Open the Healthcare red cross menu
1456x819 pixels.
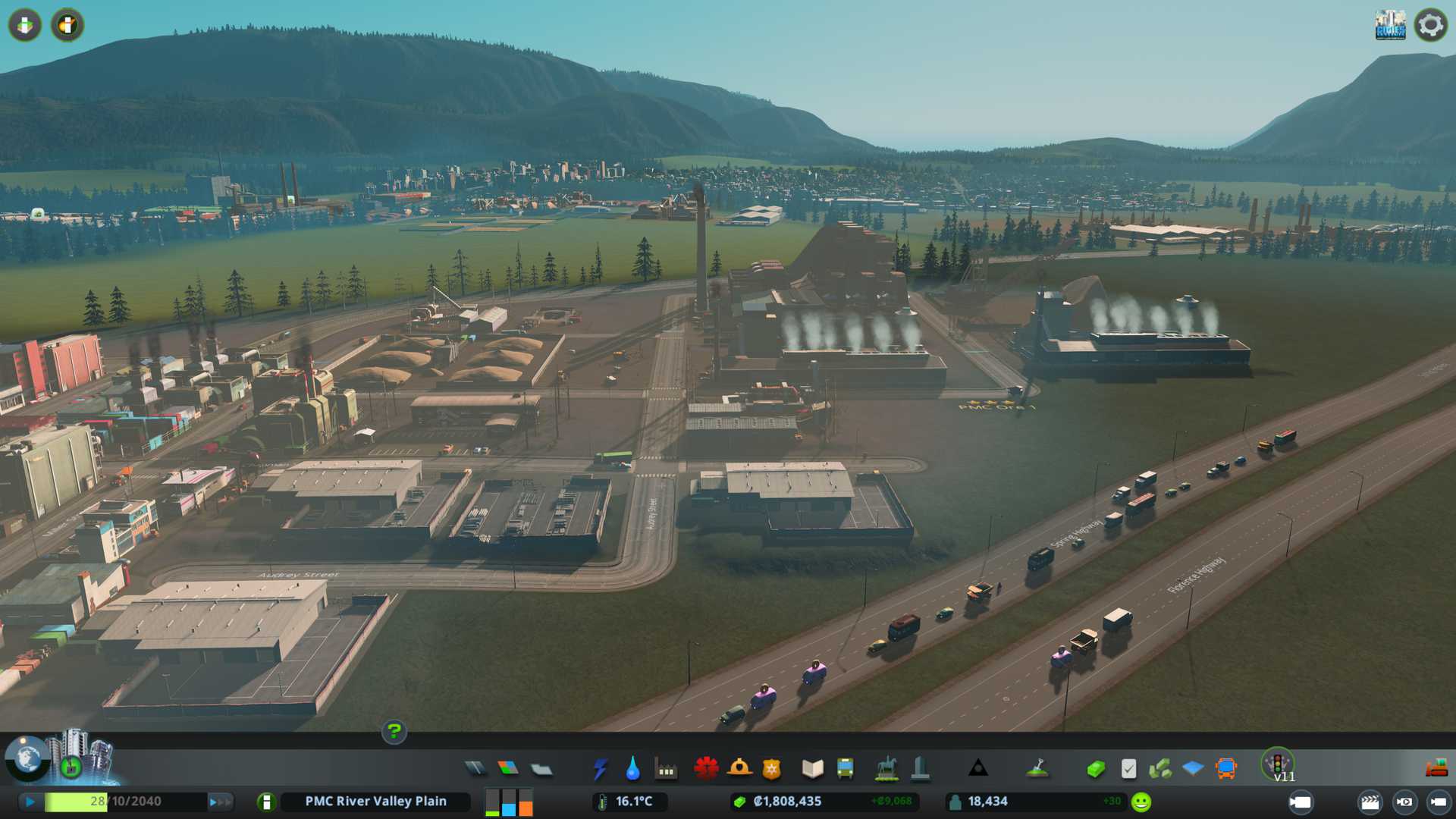(x=706, y=769)
